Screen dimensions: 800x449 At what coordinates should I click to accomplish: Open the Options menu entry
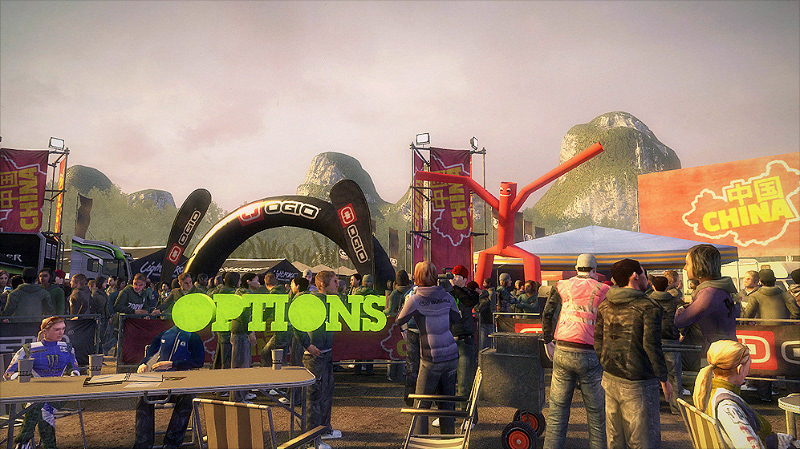pyautogui.click(x=279, y=312)
